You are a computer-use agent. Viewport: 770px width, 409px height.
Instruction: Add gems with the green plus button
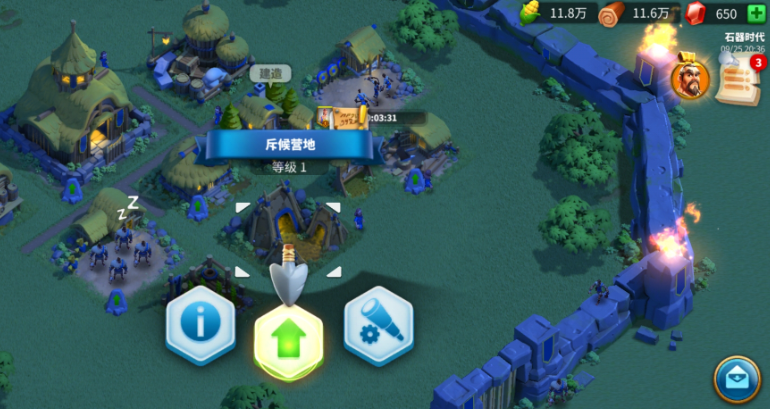757,14
